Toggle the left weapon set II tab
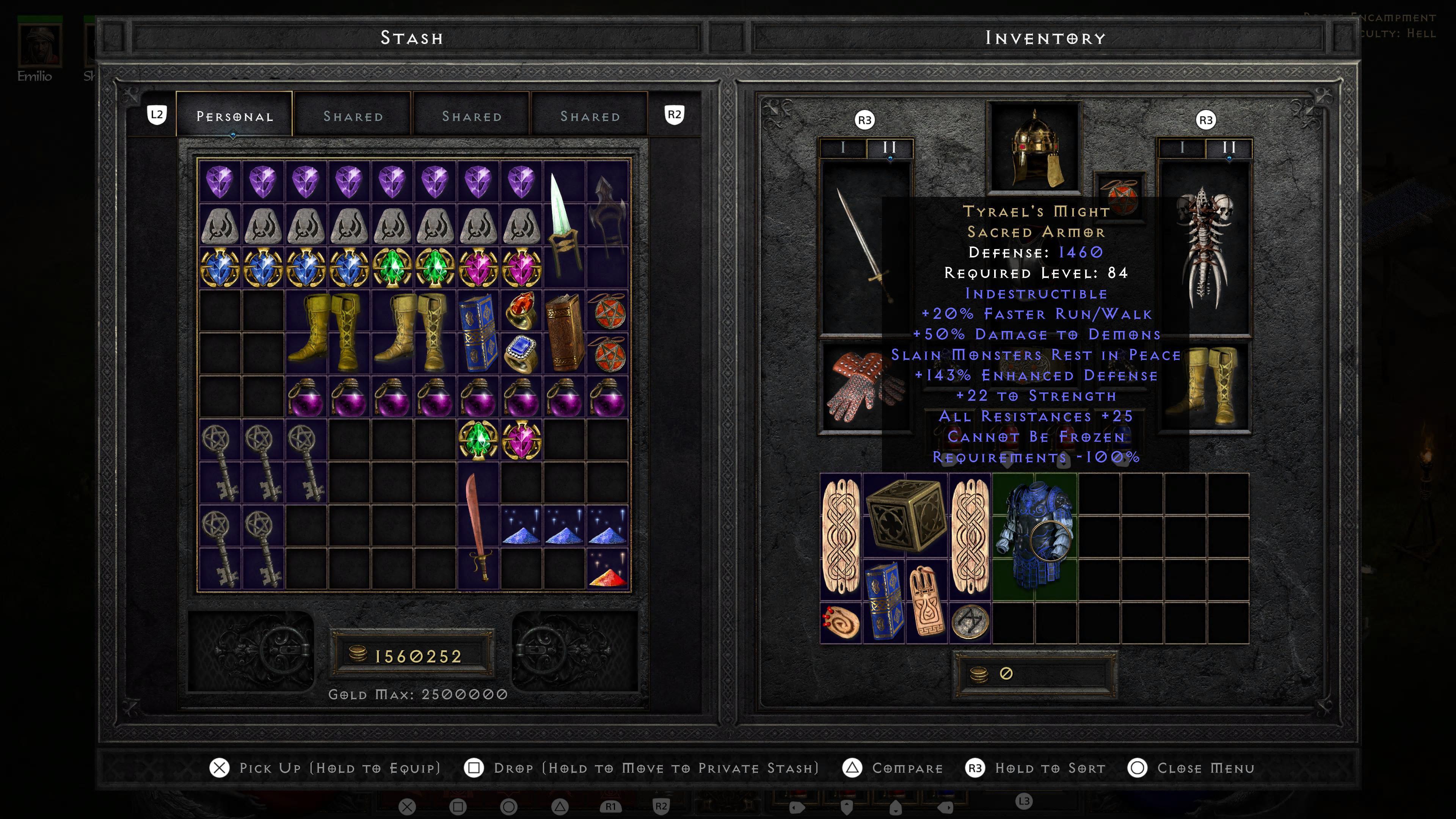This screenshot has width=1456, height=819. click(888, 149)
